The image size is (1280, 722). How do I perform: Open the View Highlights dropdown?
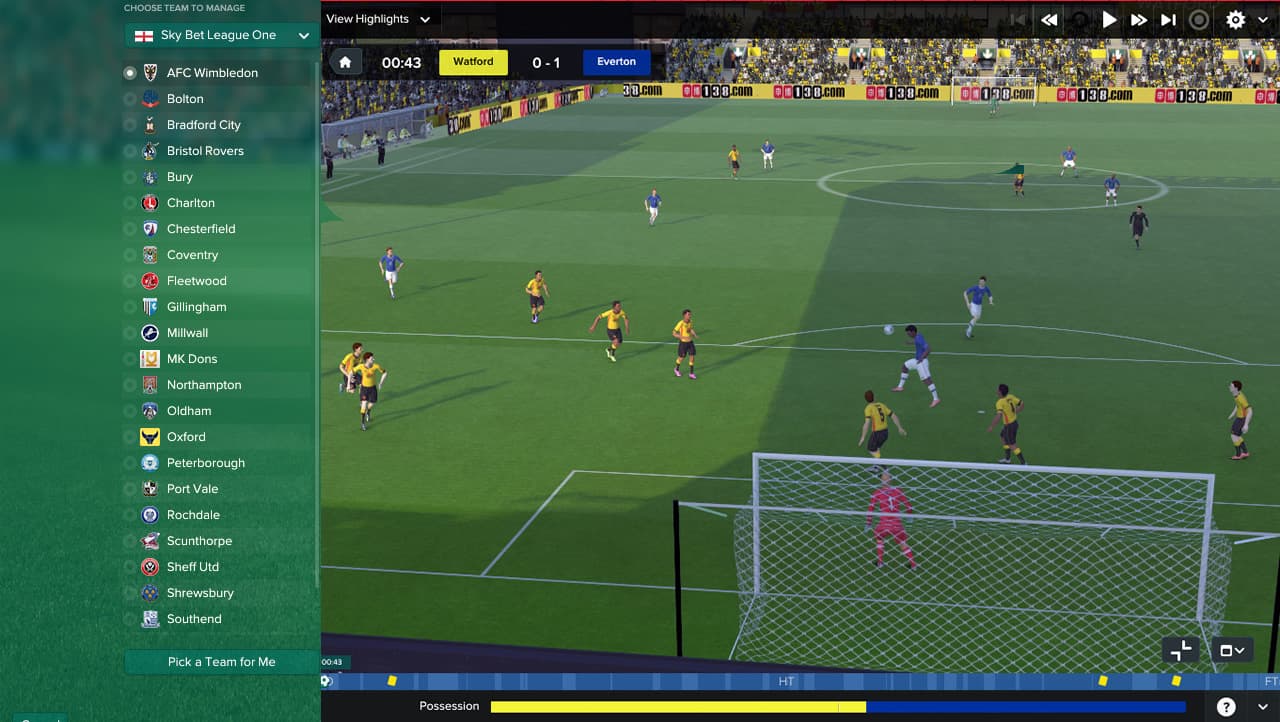[378, 19]
